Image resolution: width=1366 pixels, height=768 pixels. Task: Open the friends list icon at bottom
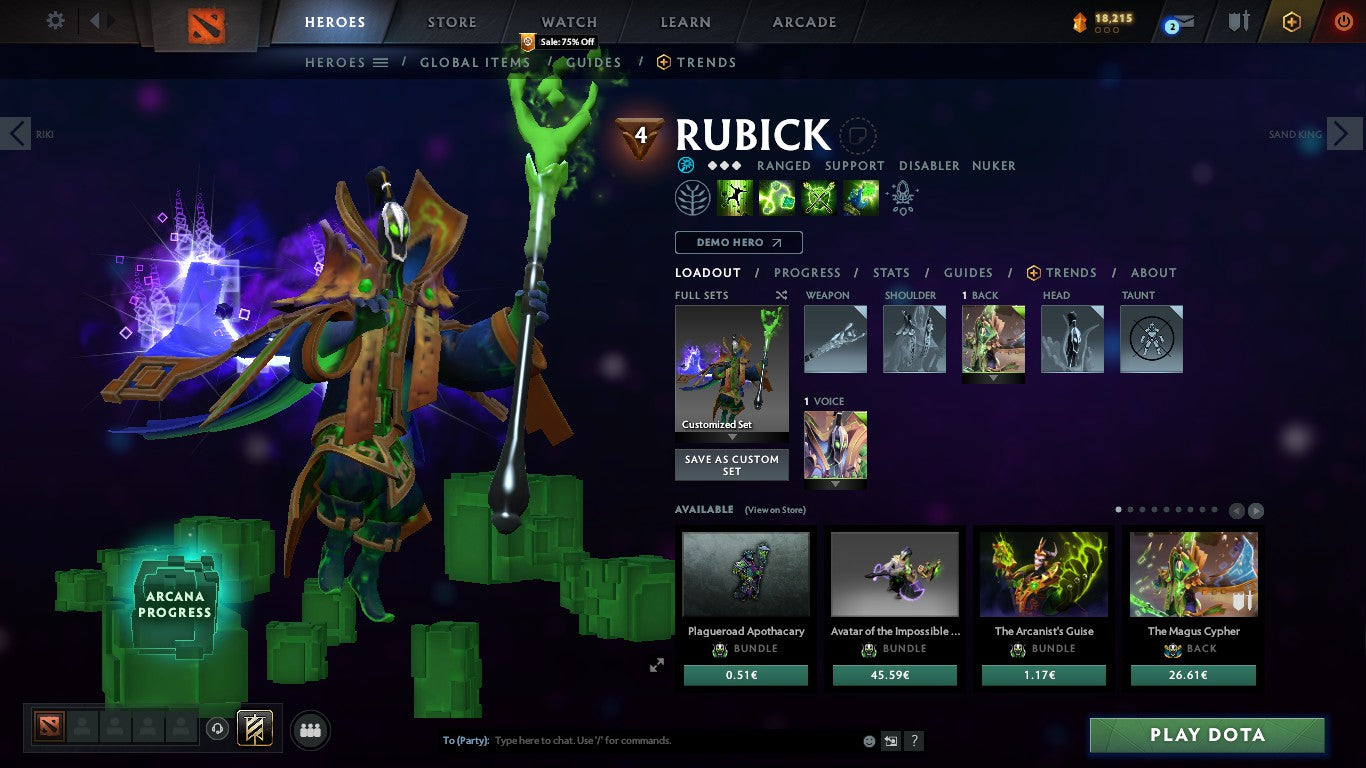click(x=310, y=730)
